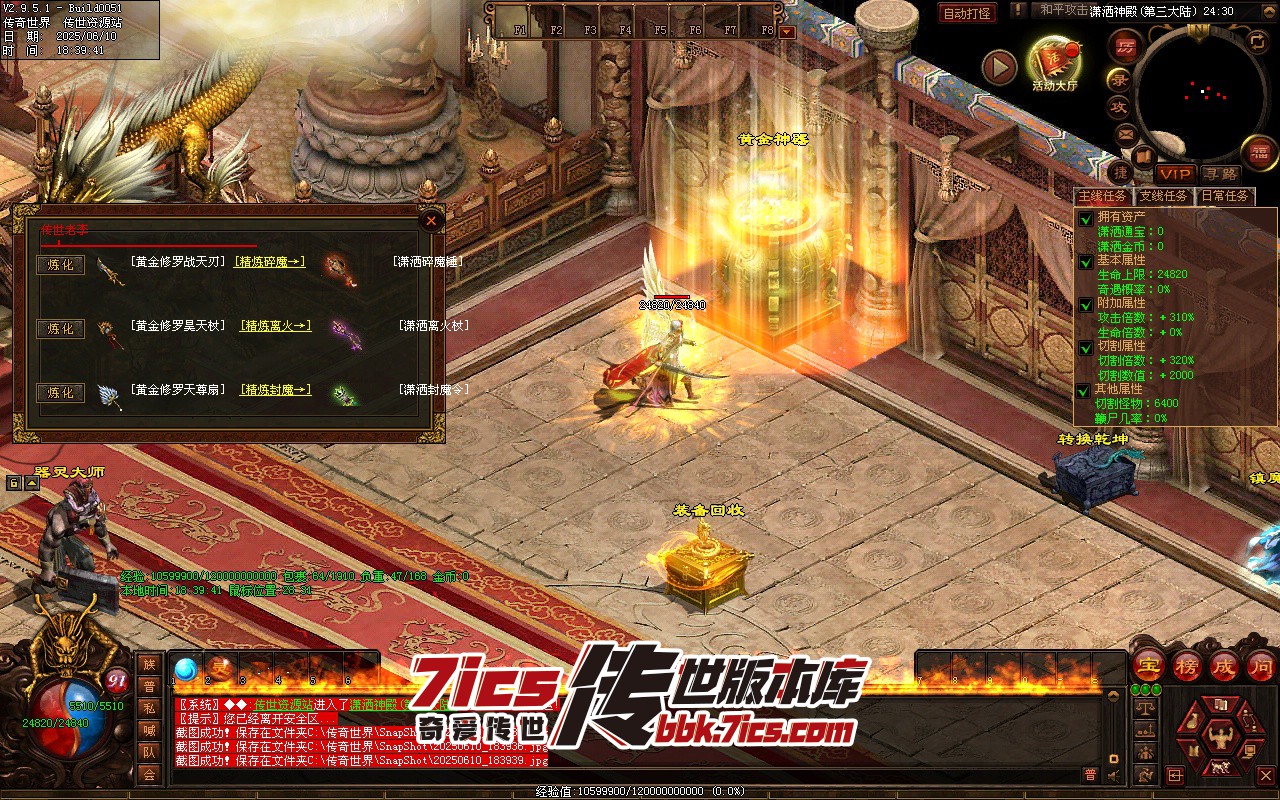
Task: Open the VIP panel
Action: tap(1175, 174)
